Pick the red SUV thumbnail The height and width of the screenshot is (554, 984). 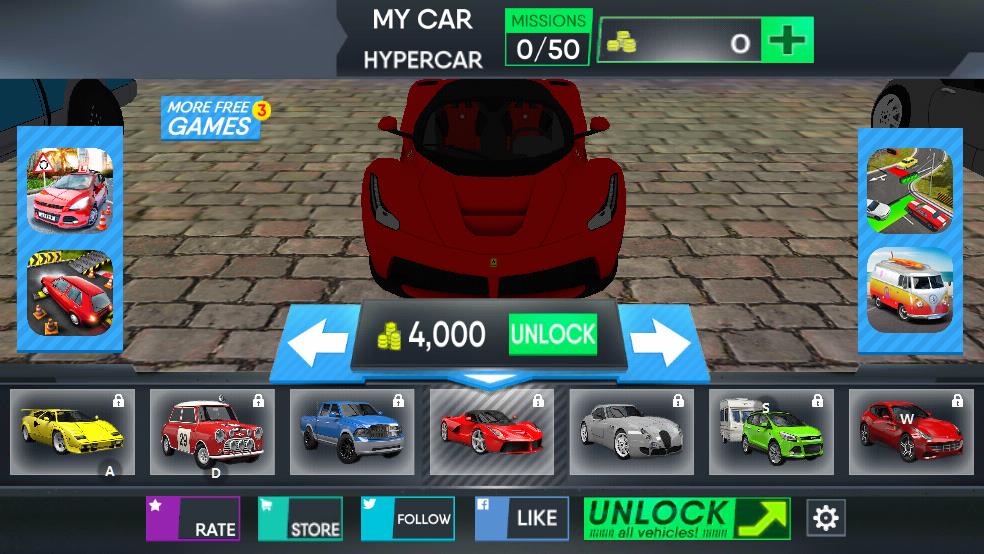[911, 432]
